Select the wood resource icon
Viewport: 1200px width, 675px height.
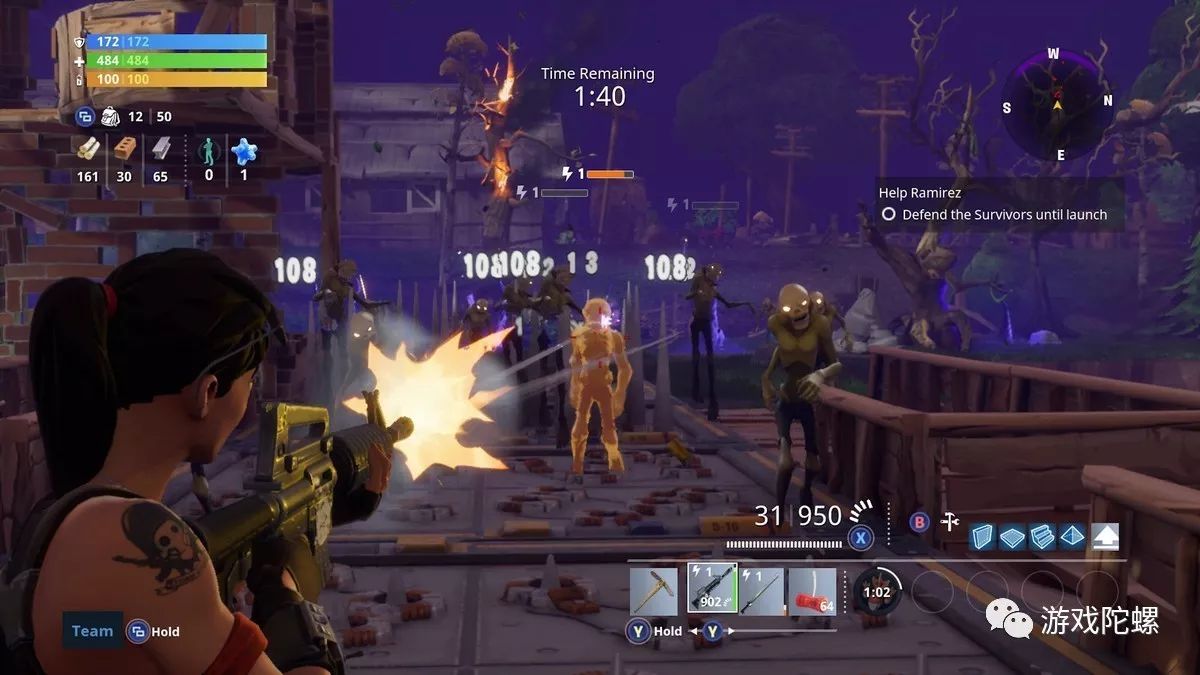tap(89, 150)
